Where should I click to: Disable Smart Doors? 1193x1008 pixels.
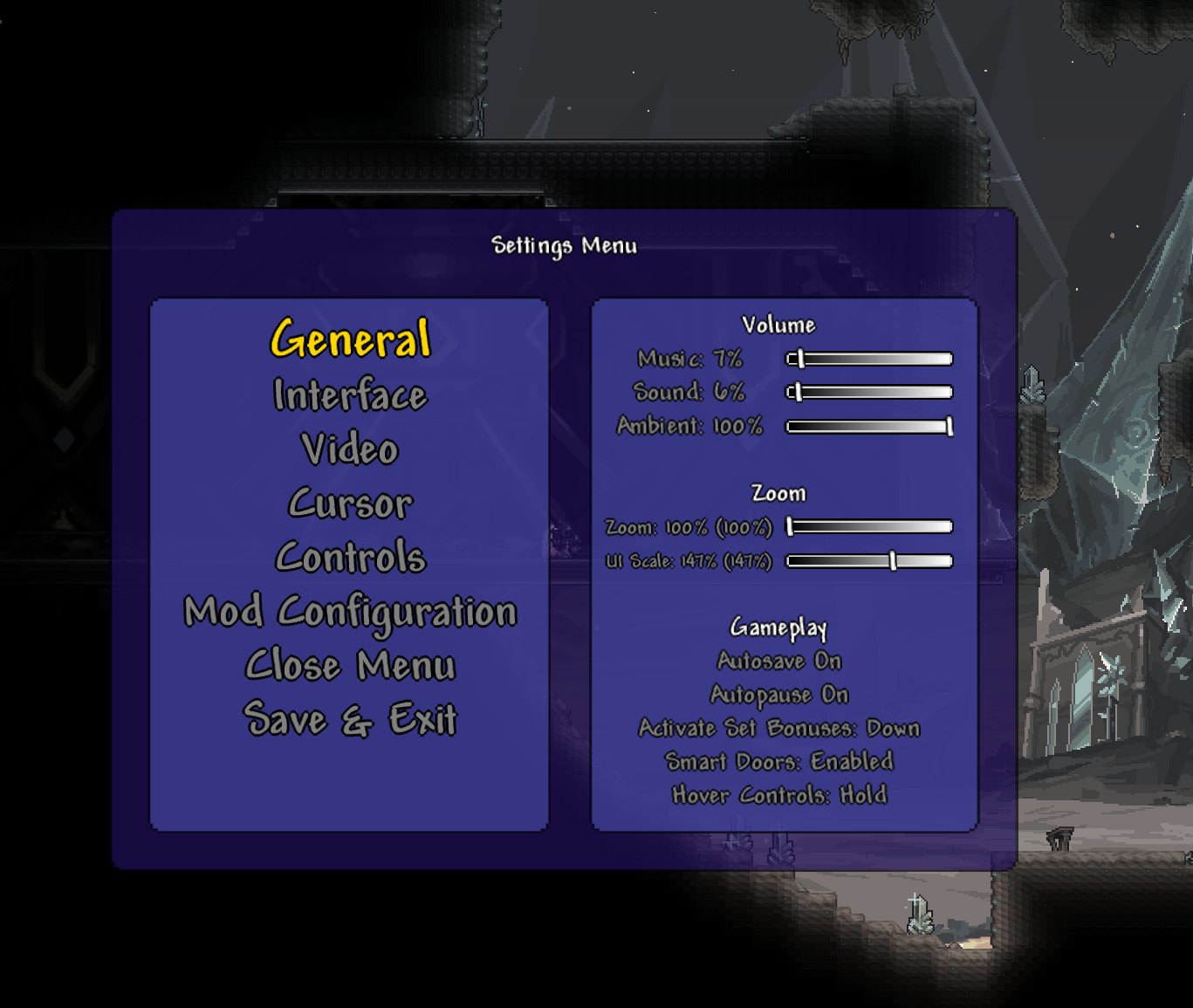click(781, 761)
